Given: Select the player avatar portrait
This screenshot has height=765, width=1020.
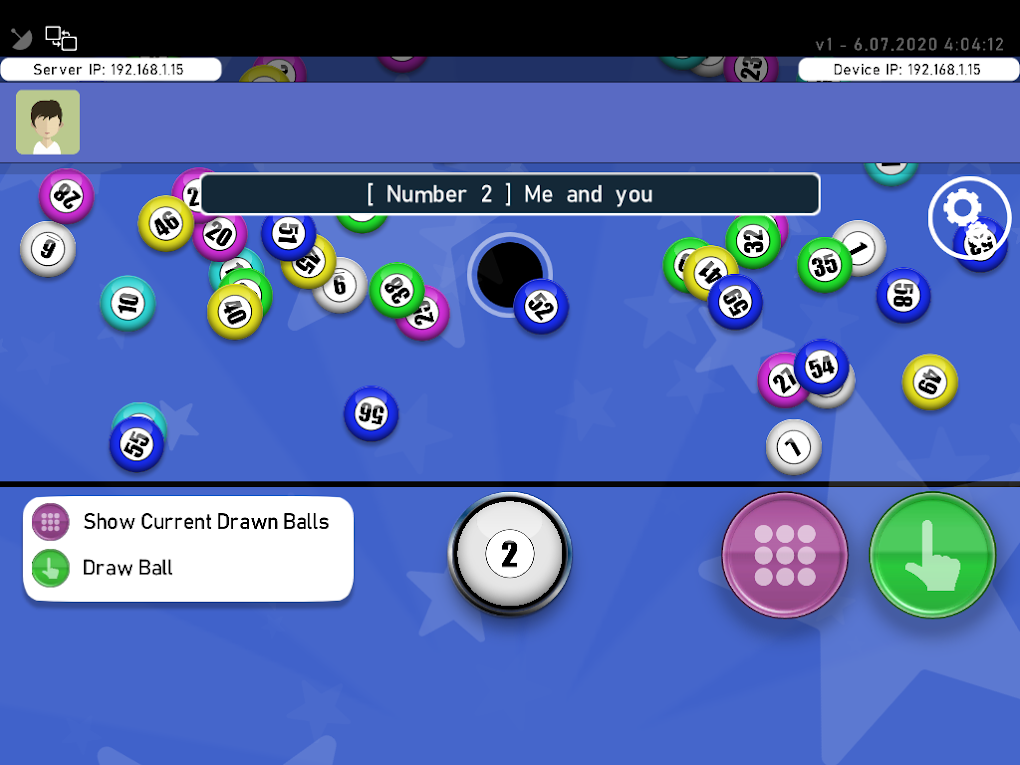Looking at the screenshot, I should click(48, 122).
